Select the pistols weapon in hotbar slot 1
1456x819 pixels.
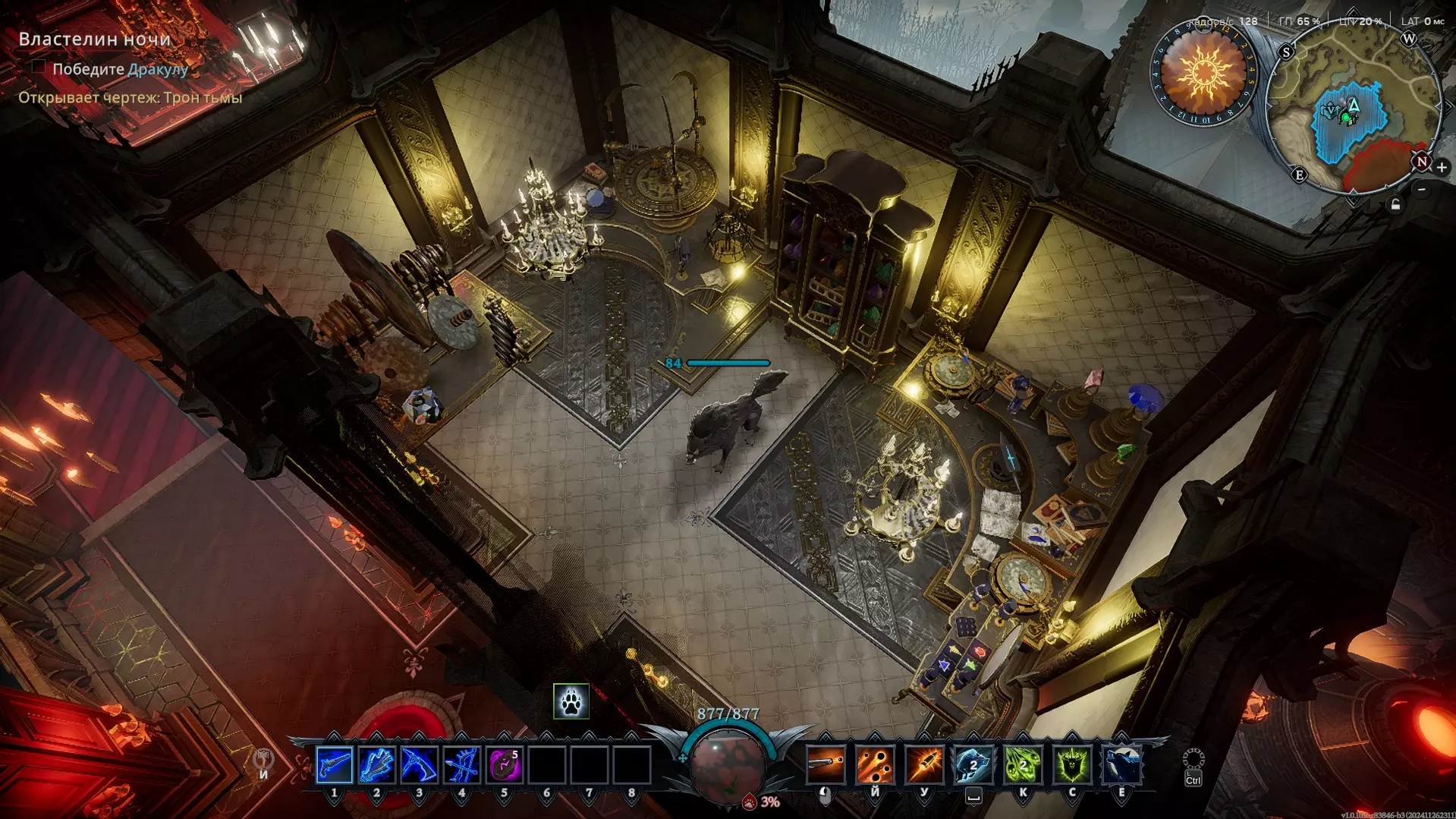click(335, 764)
